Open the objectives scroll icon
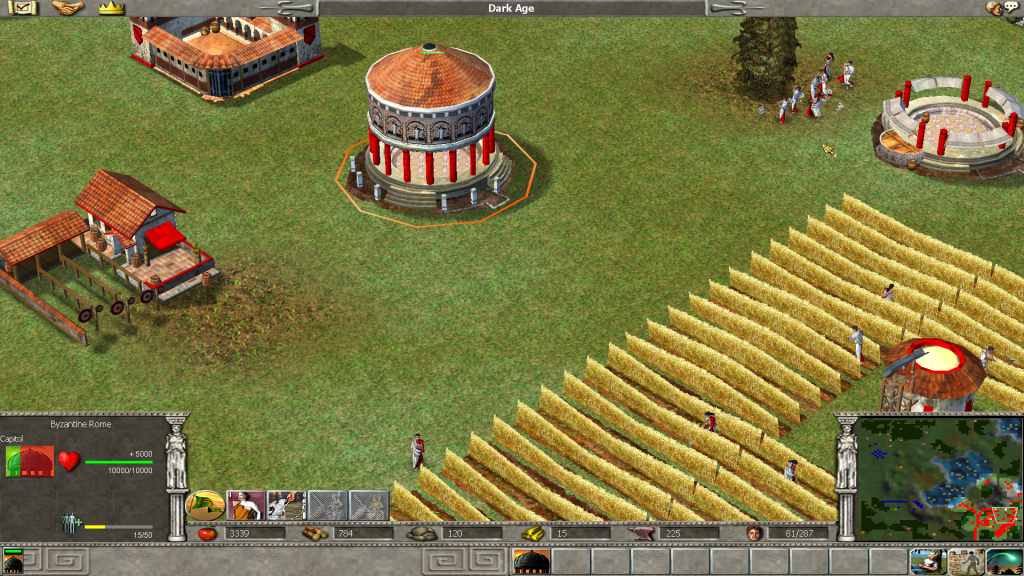 tap(22, 8)
